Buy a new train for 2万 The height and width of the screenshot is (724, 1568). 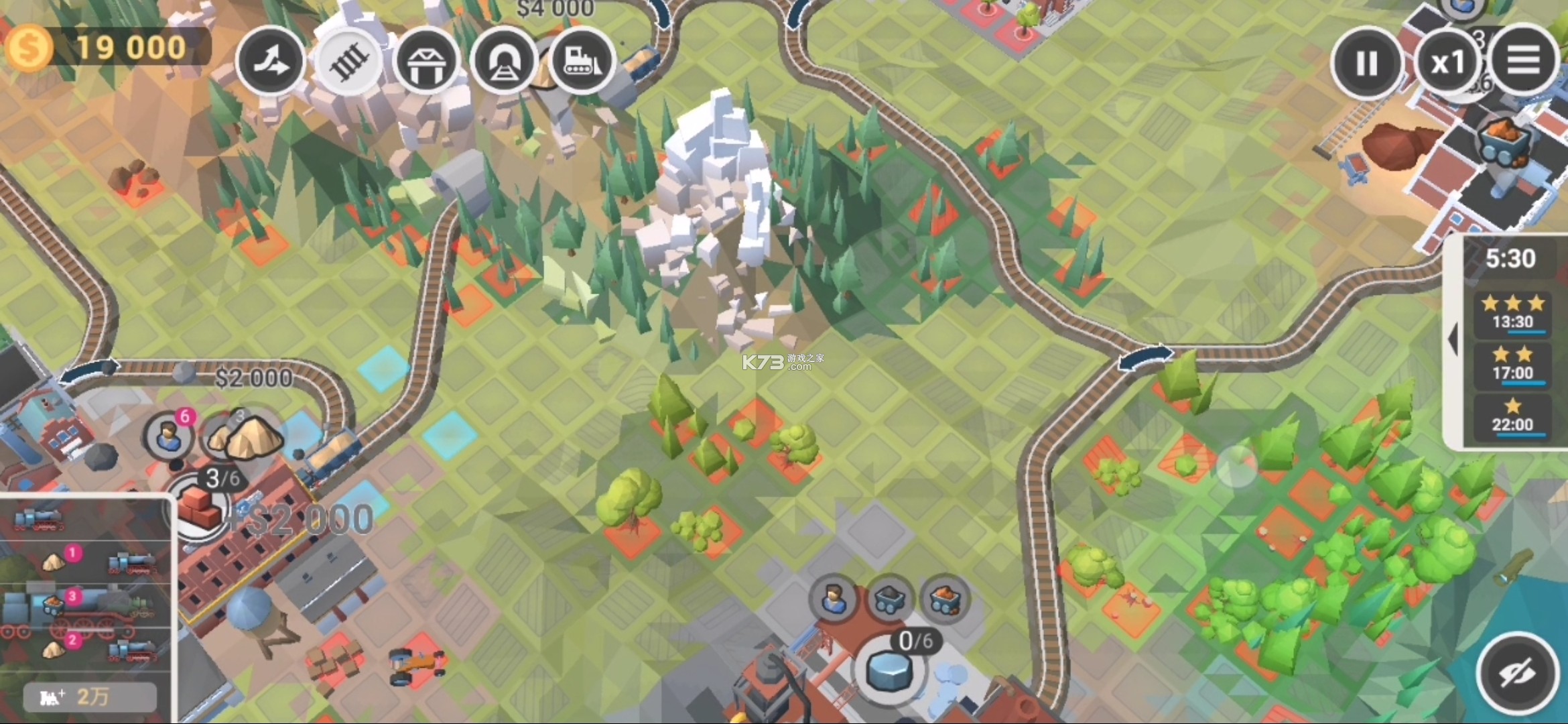coord(90,697)
